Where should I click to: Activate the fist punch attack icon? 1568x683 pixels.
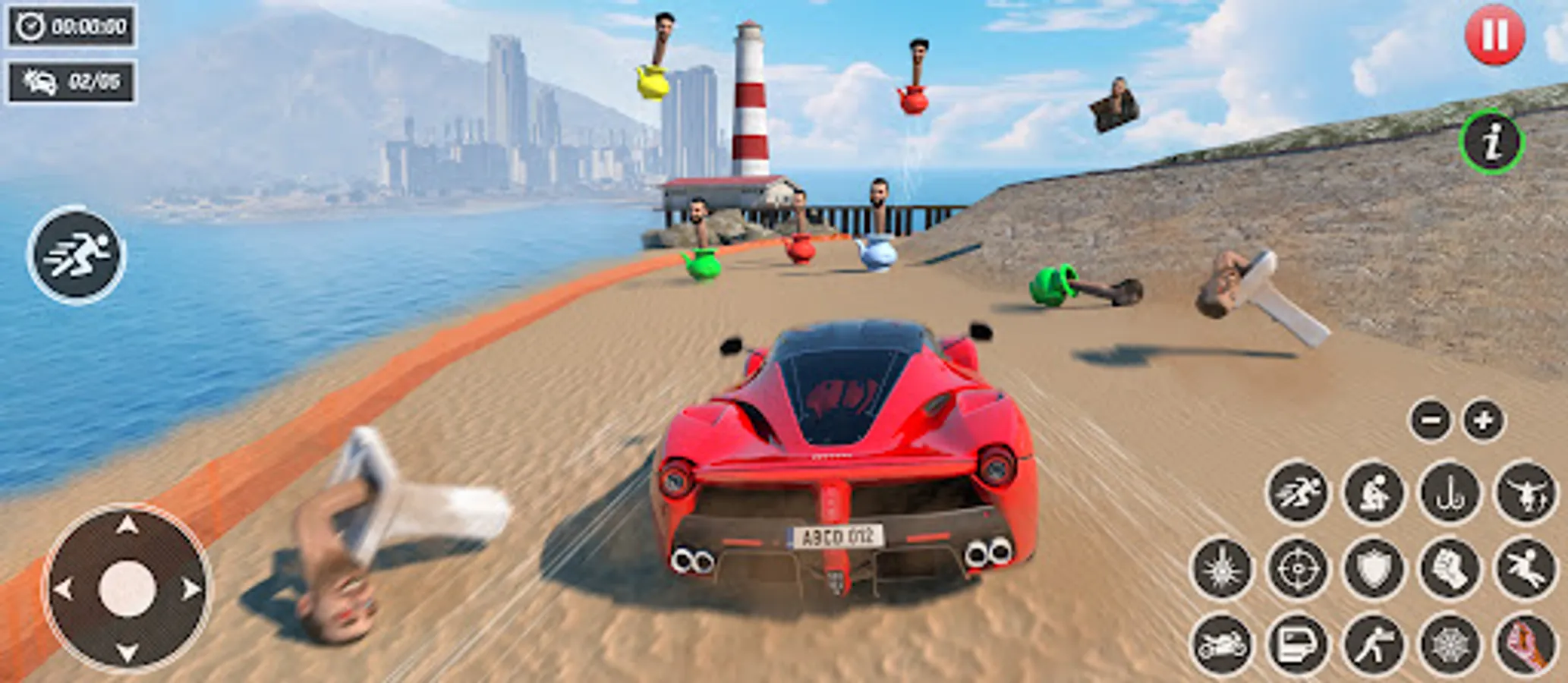tap(1451, 568)
